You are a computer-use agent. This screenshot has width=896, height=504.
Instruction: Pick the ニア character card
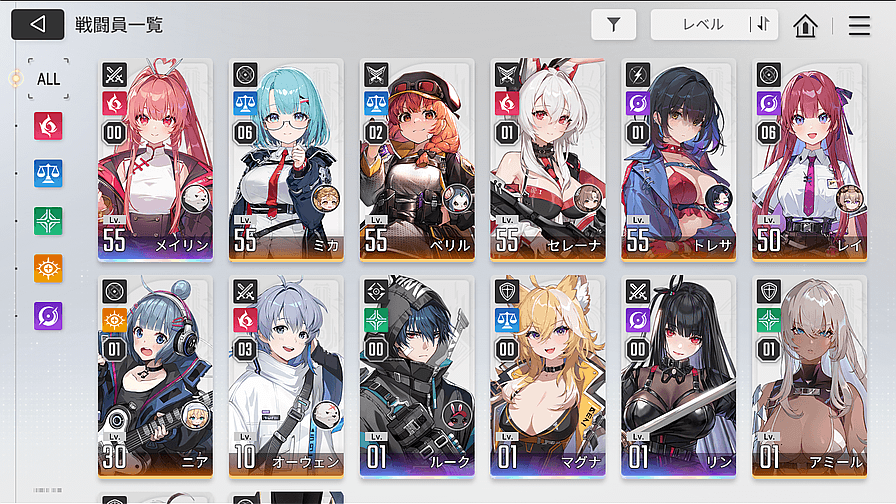pos(155,377)
